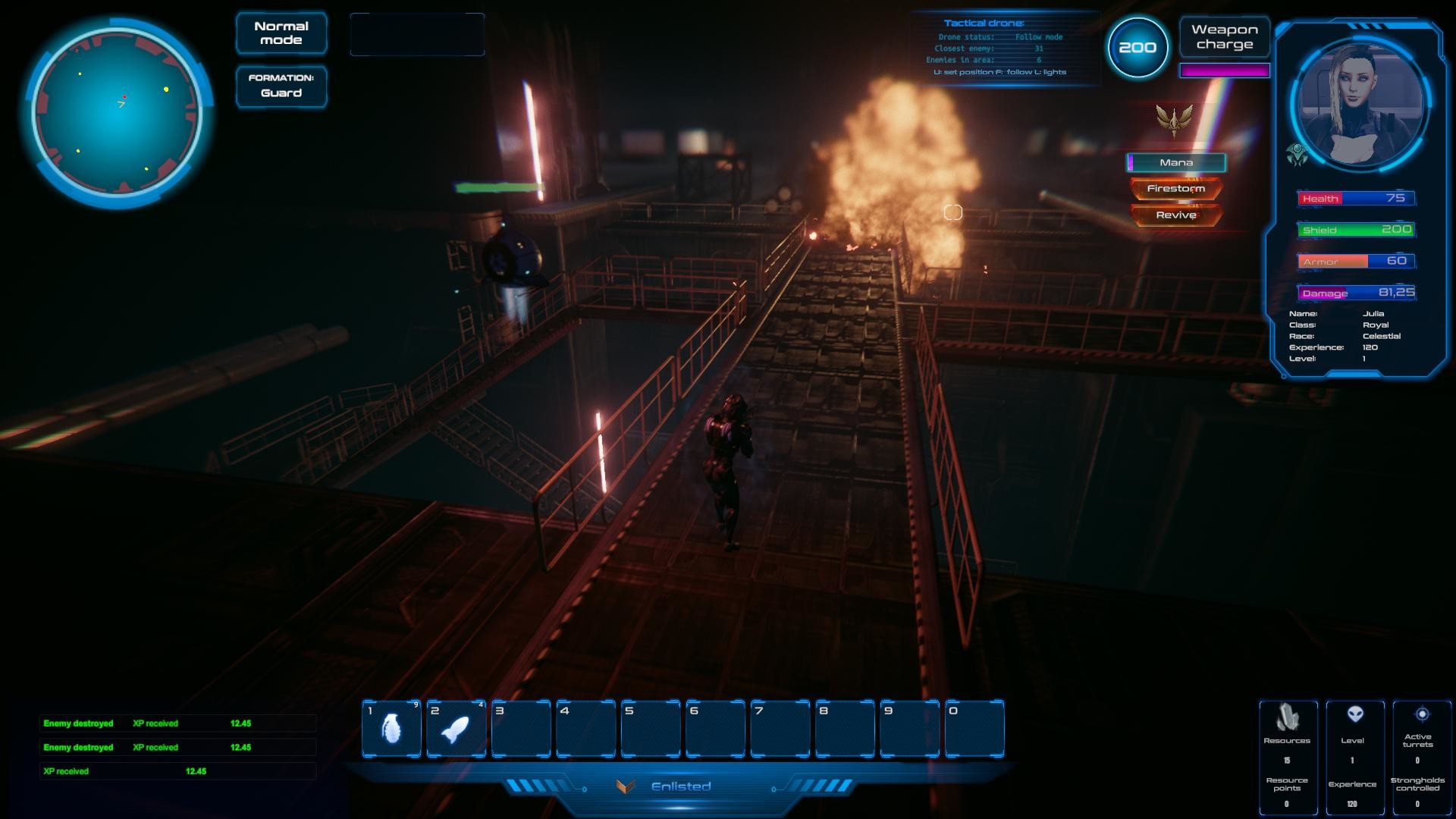Screen dimensions: 1456x819
Task: Click the Active turrets icon
Action: [1422, 714]
